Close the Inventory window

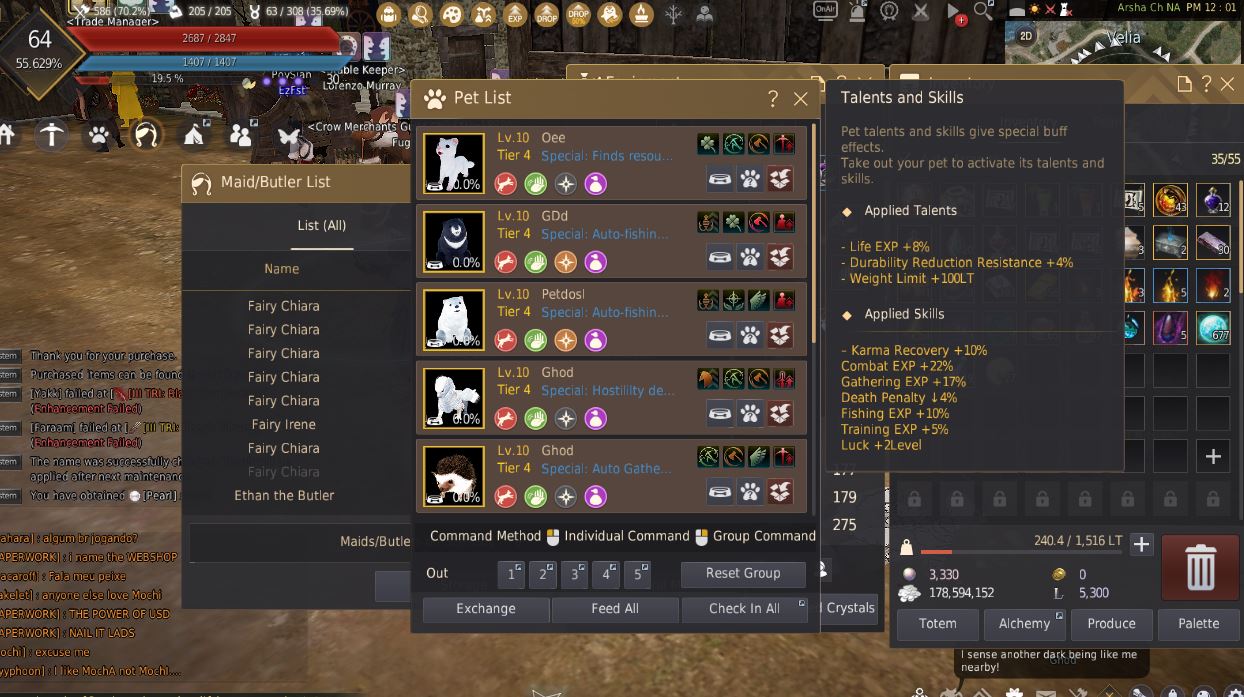(1227, 84)
